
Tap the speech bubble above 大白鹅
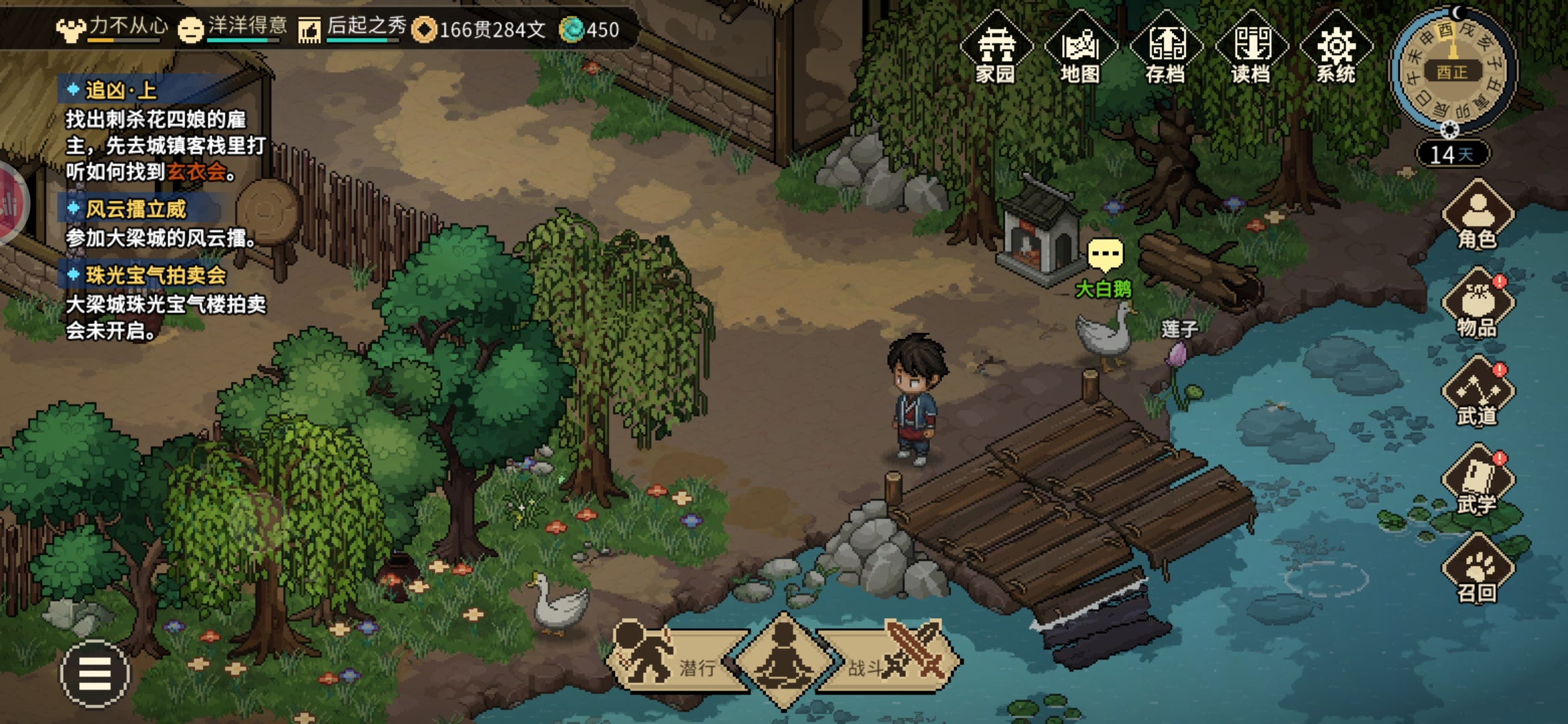[1105, 255]
